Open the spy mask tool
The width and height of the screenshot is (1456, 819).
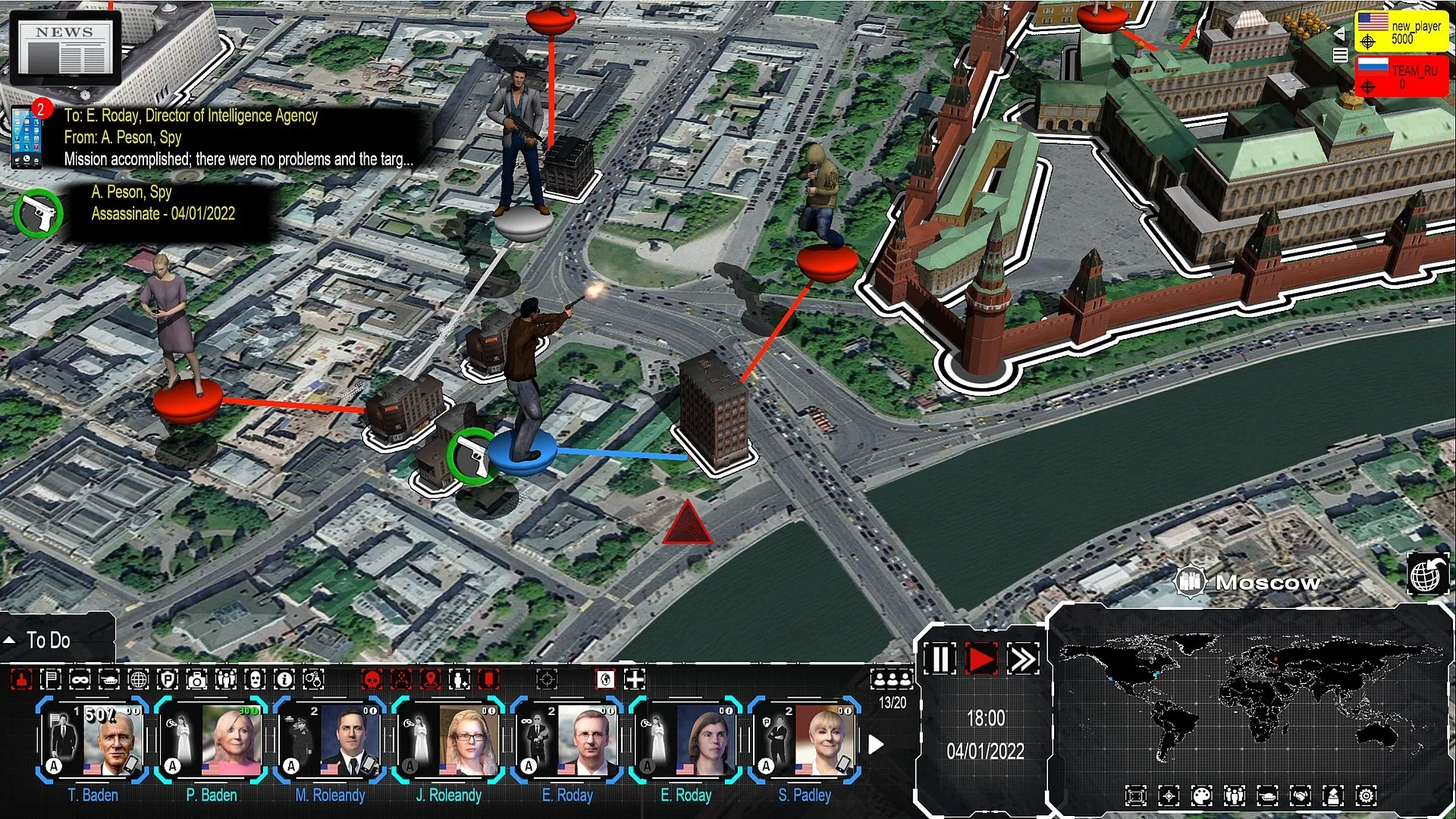[81, 679]
